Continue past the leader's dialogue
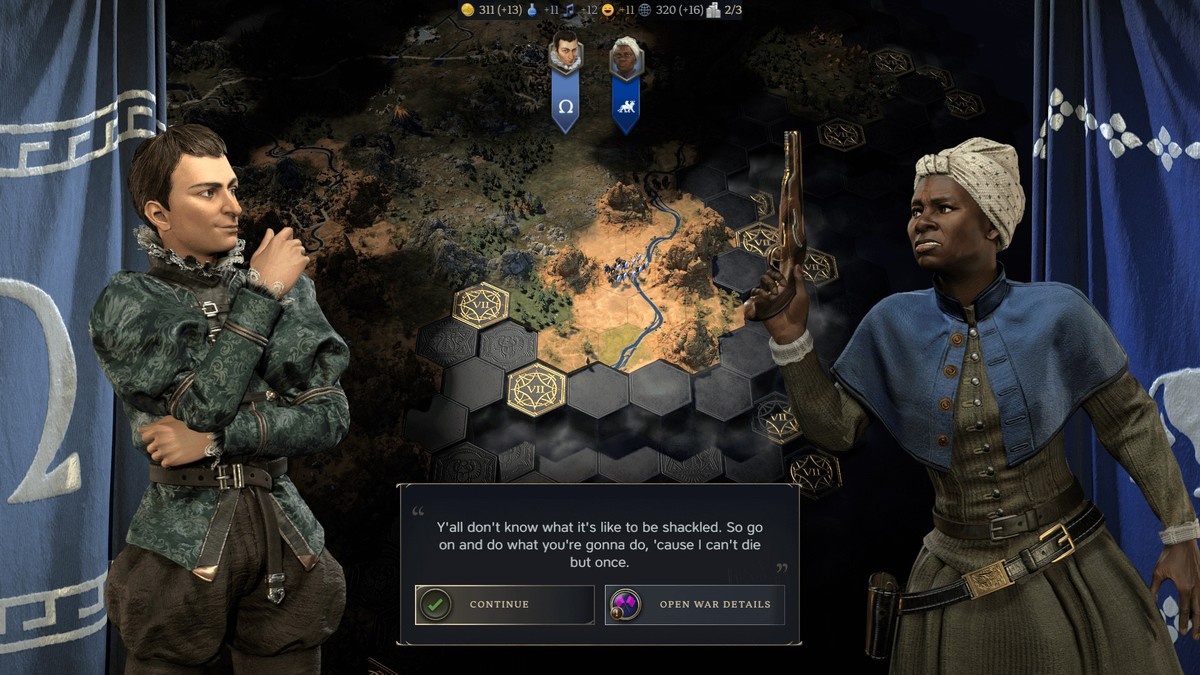 tap(504, 604)
